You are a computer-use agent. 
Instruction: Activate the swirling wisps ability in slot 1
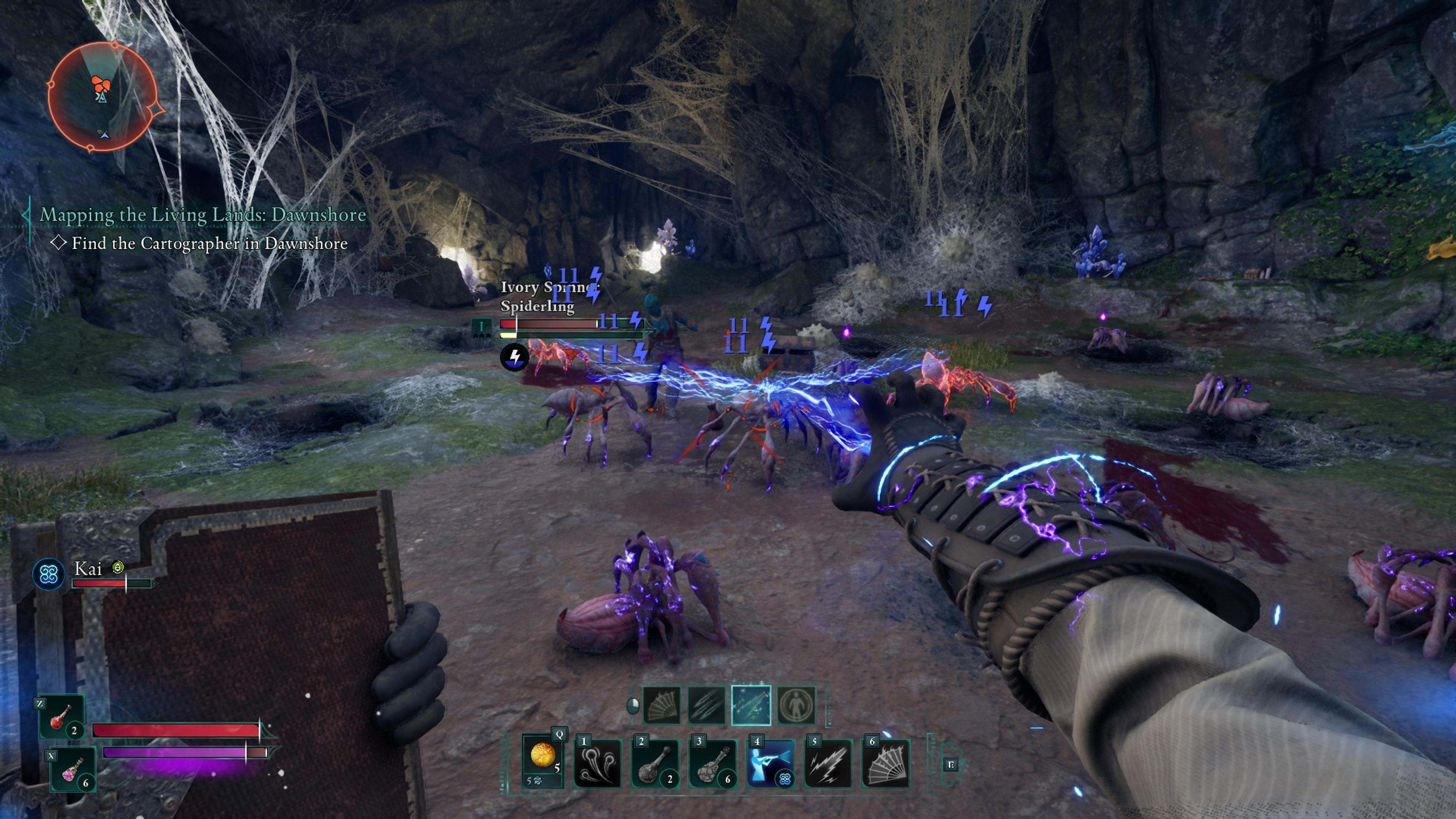point(598,764)
